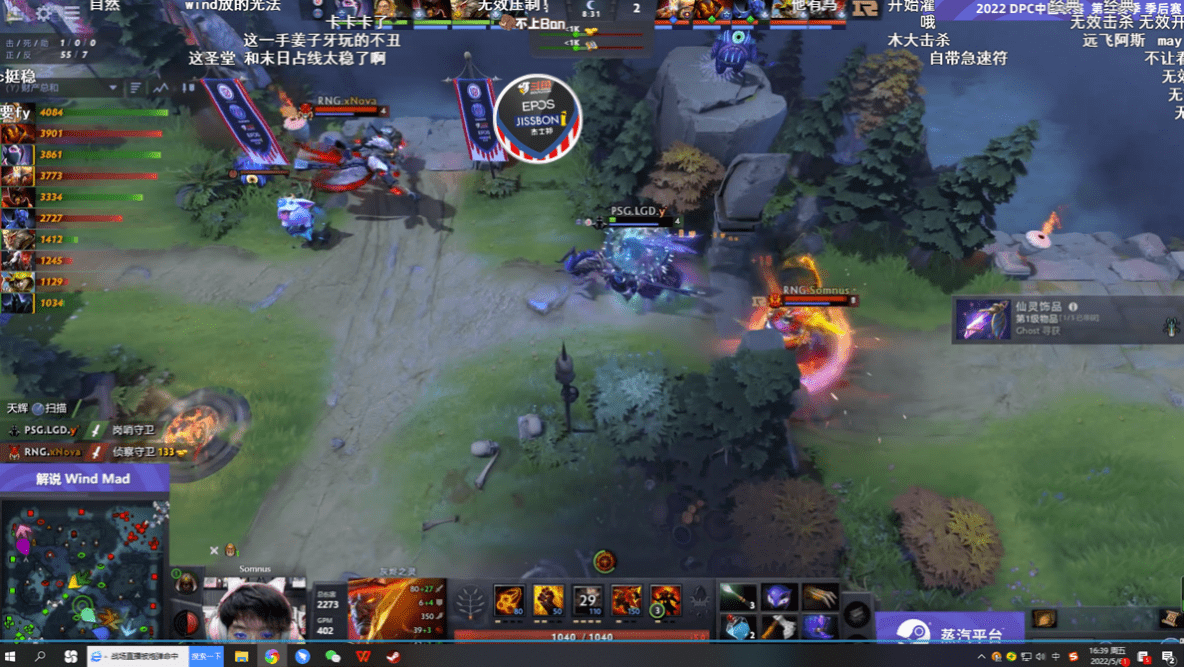Select the Ember Spirit hero portrait
Screen dimensions: 1184x667
coord(397,606)
